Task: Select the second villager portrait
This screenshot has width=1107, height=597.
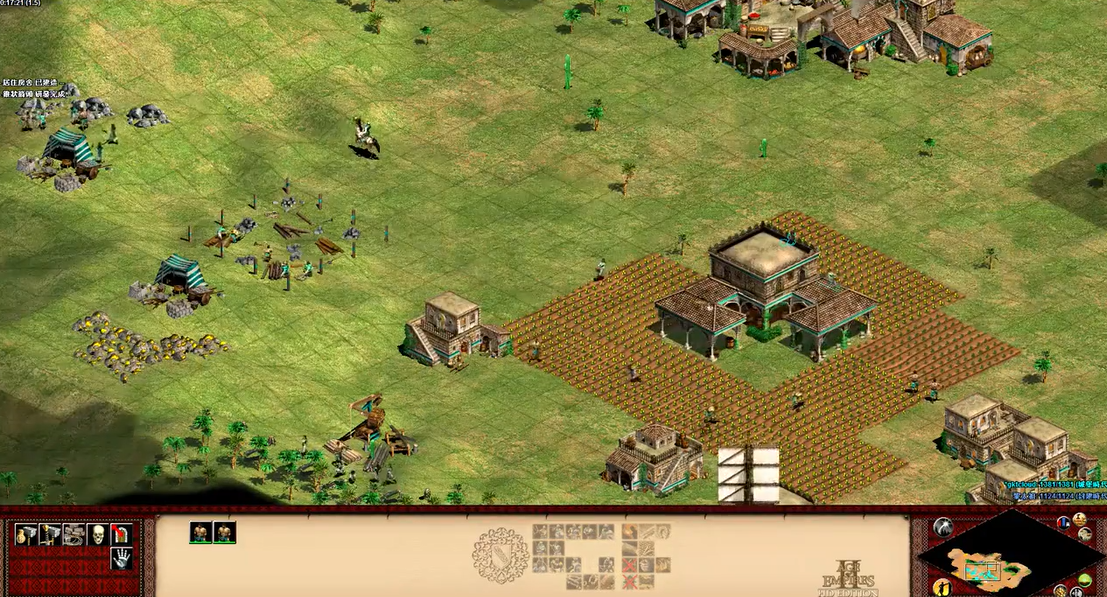Action: (x=225, y=533)
